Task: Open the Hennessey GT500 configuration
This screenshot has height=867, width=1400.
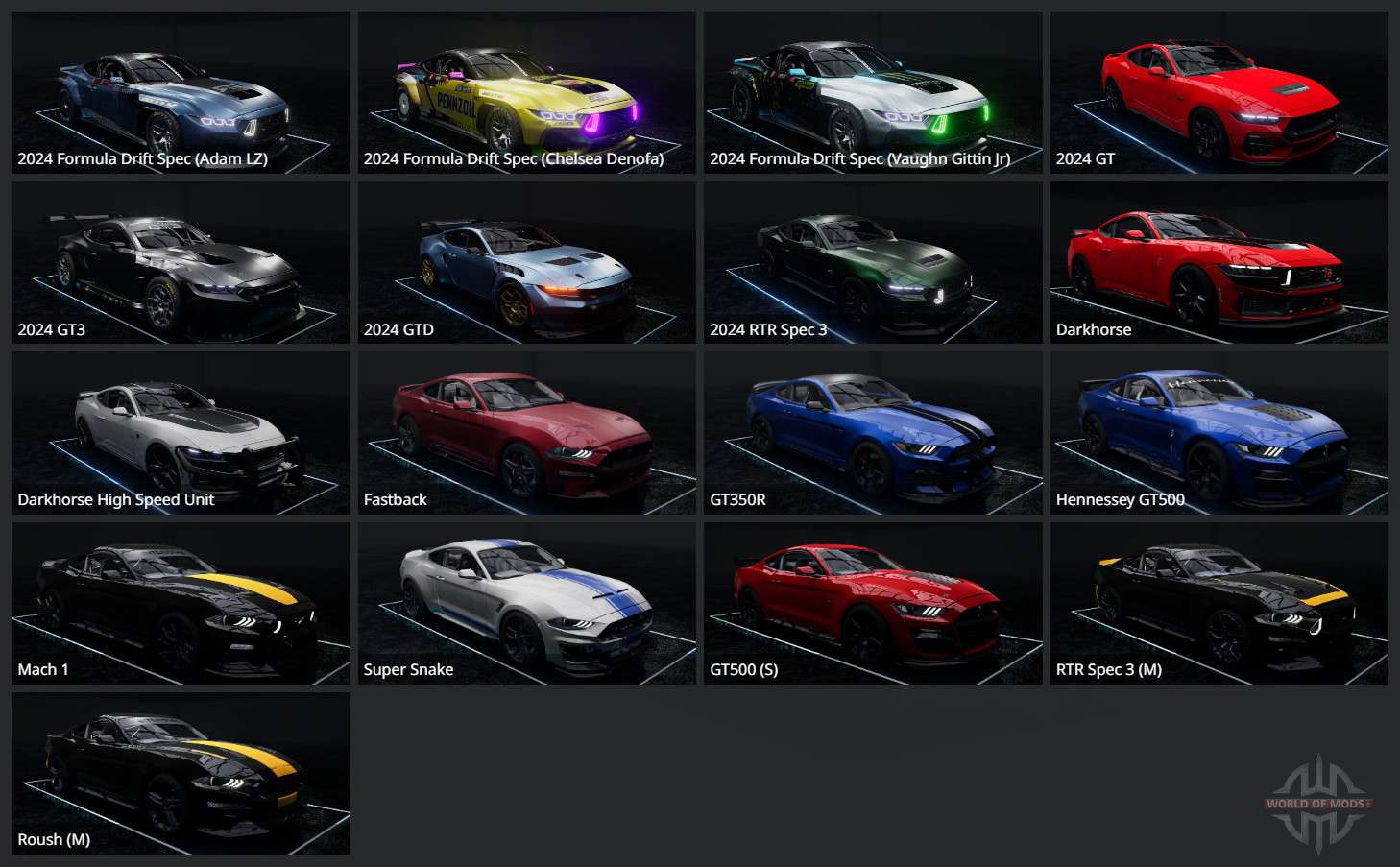Action: tap(1219, 433)
